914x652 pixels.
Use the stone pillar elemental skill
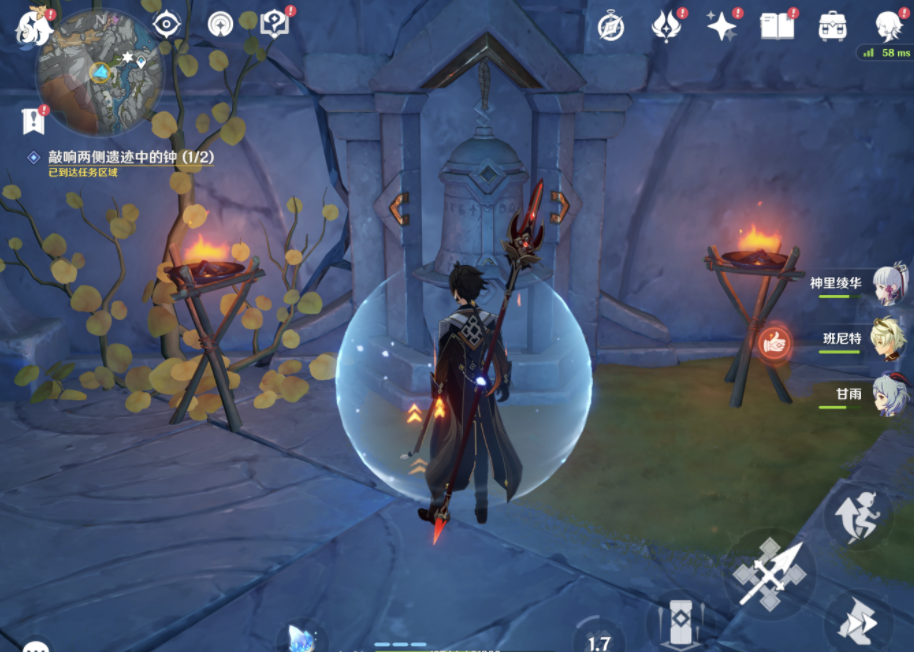click(680, 622)
